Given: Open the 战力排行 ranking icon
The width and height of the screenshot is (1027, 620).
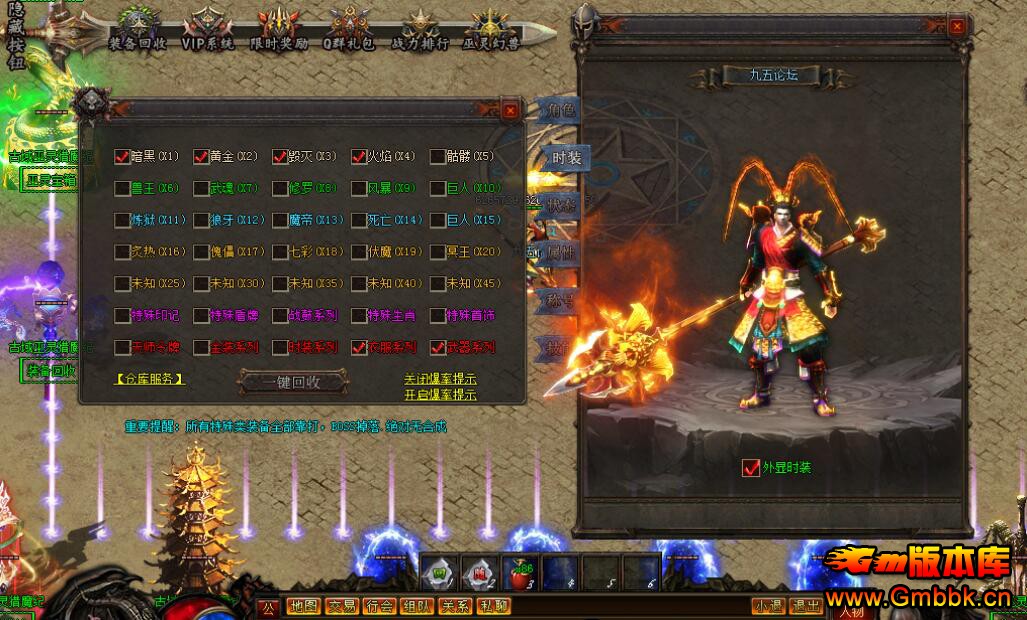Looking at the screenshot, I should (419, 29).
